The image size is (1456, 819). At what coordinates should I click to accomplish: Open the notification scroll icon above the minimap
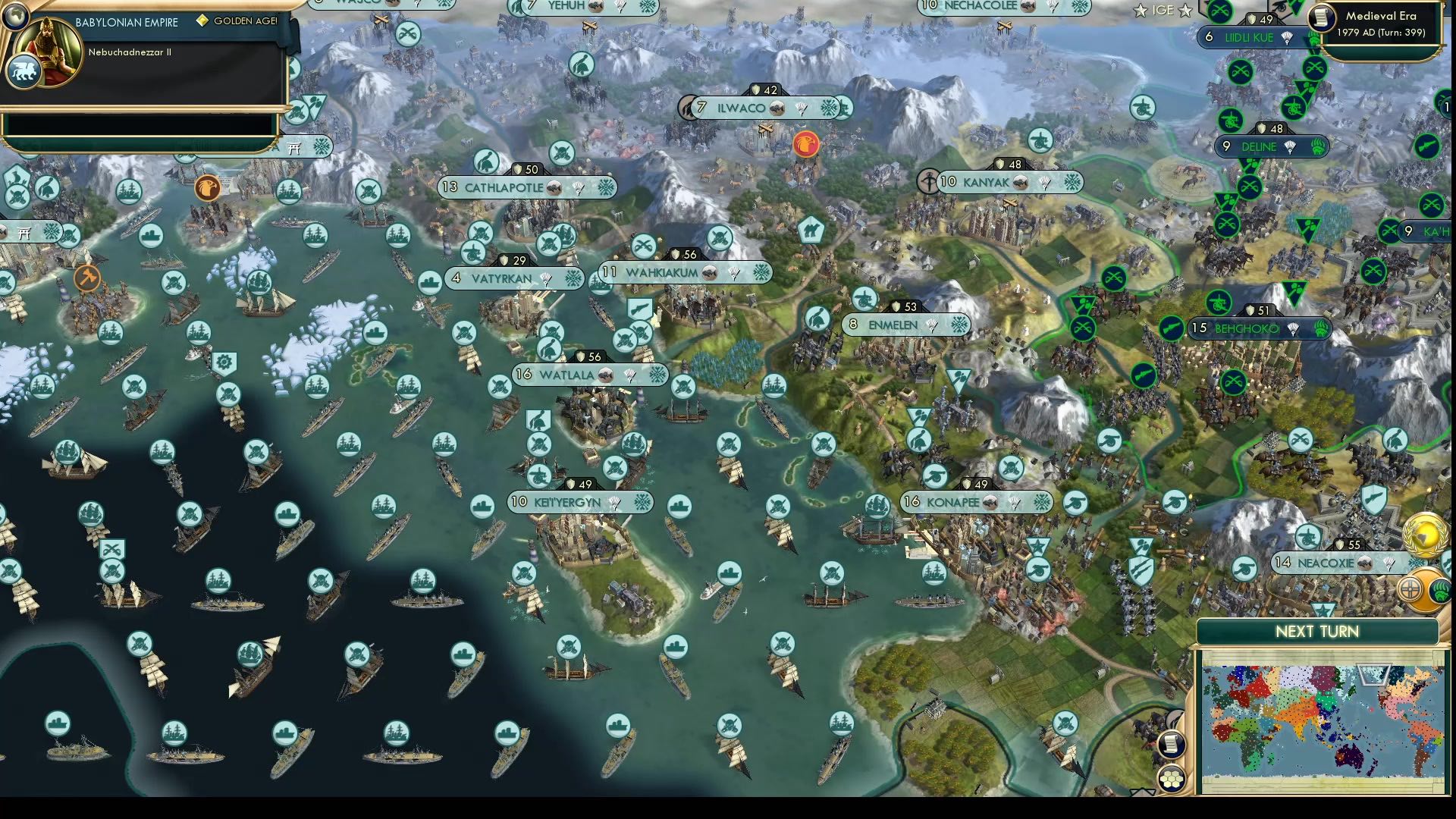pyautogui.click(x=1172, y=745)
